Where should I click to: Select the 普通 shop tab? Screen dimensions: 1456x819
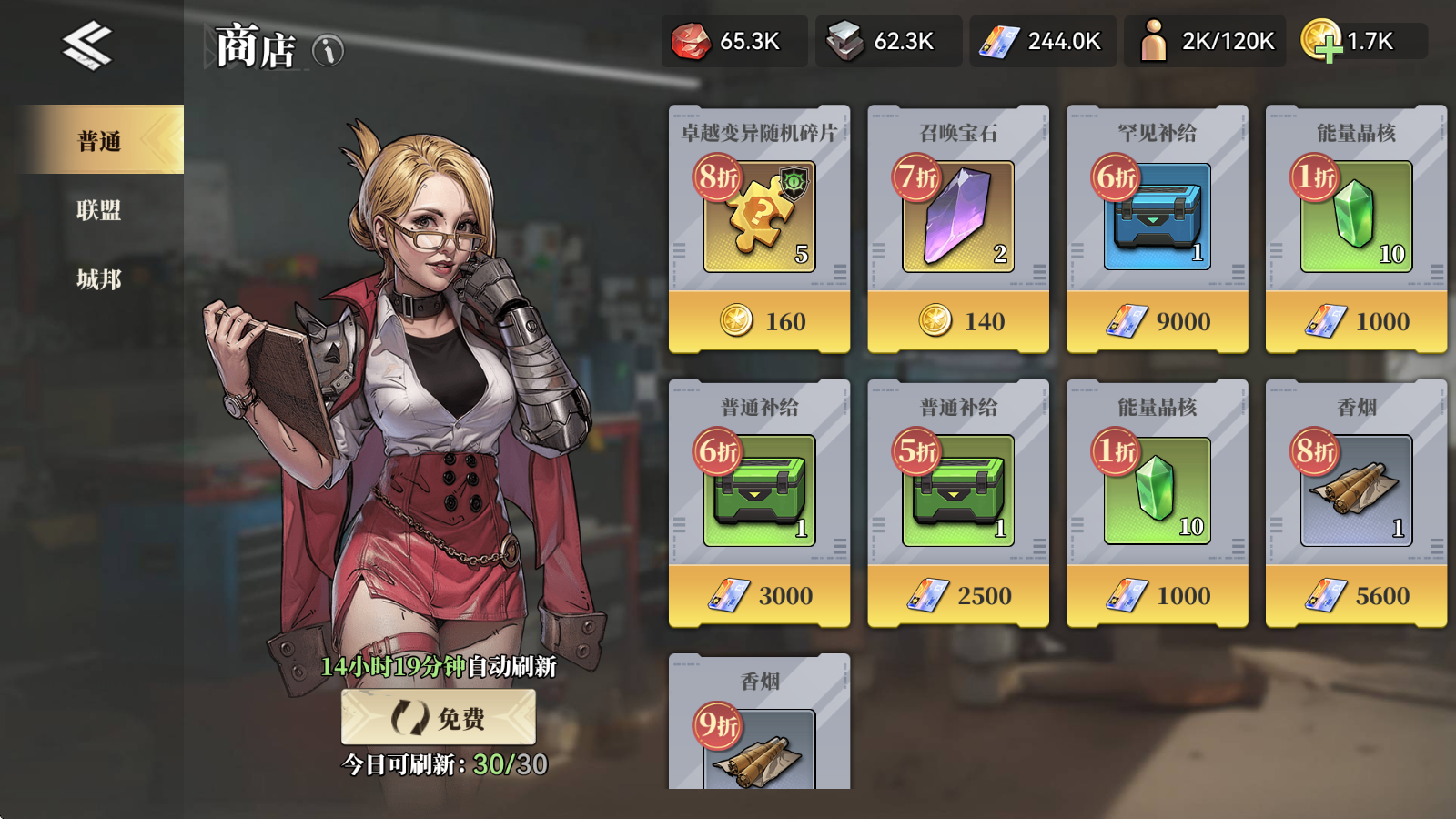[x=100, y=141]
